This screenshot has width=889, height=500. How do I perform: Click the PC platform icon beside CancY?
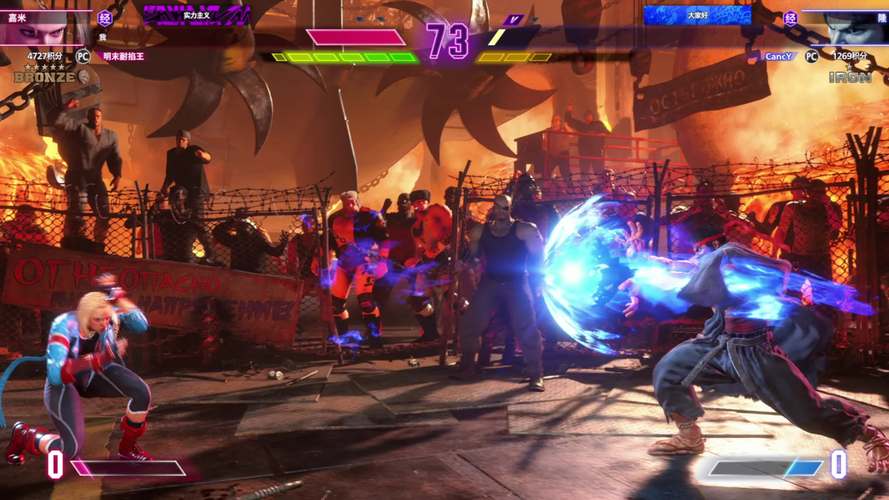coord(811,57)
